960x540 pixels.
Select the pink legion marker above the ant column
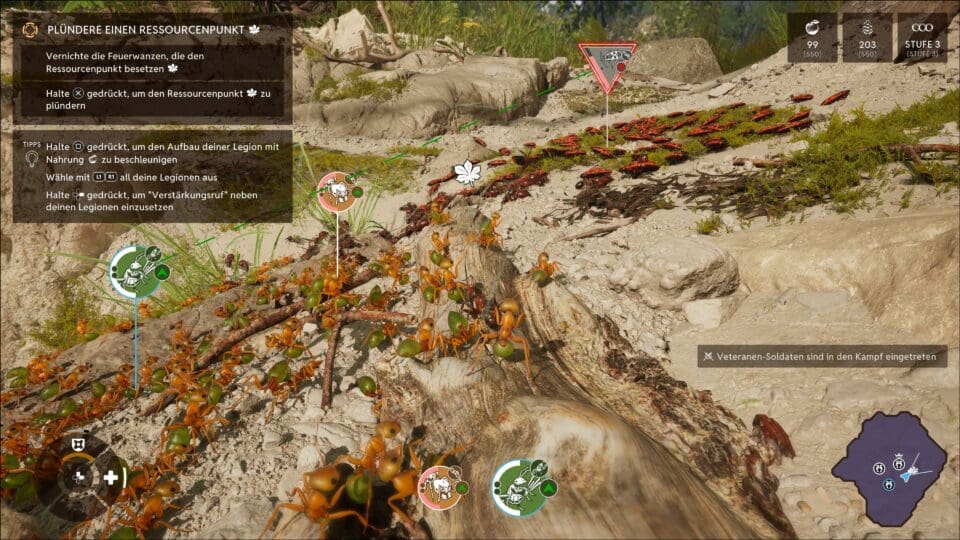[337, 192]
